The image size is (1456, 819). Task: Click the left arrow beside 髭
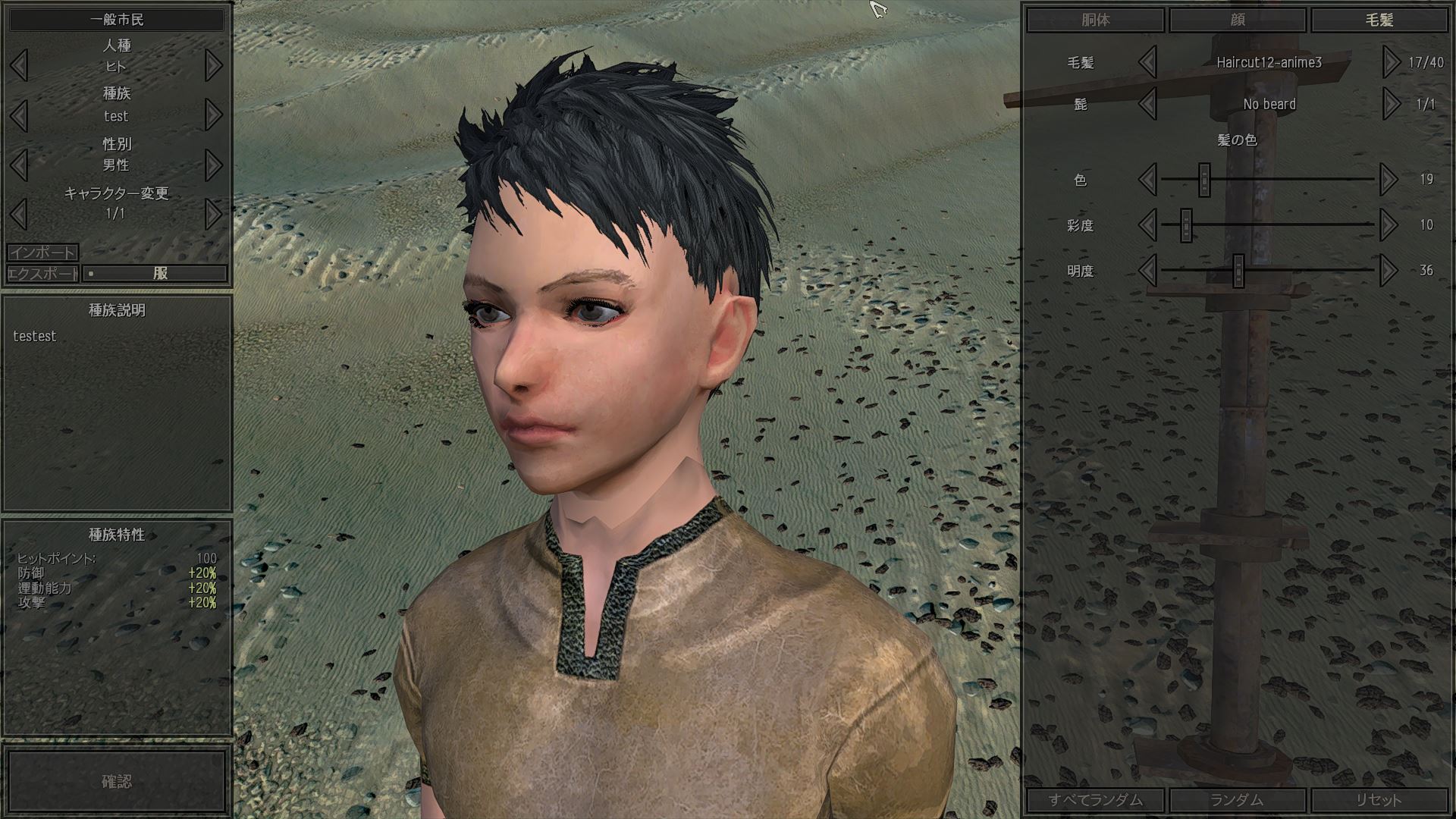pyautogui.click(x=1147, y=105)
